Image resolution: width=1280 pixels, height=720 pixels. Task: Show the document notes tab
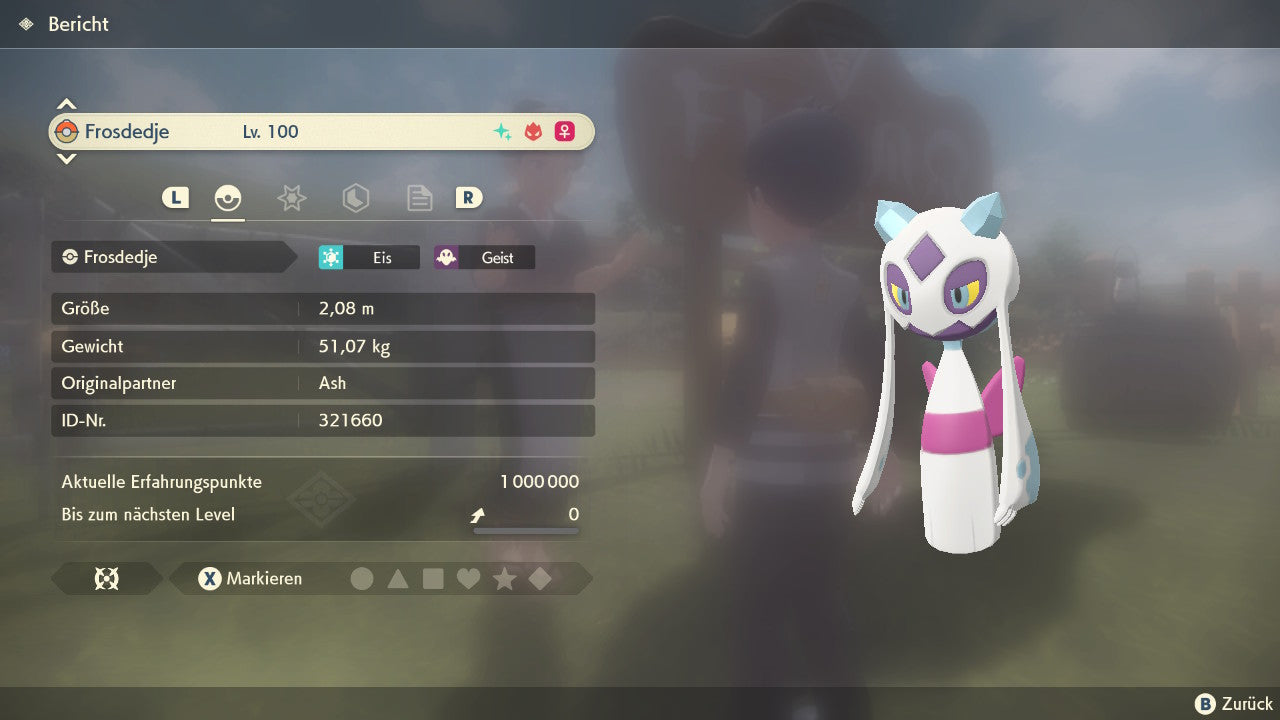point(419,198)
